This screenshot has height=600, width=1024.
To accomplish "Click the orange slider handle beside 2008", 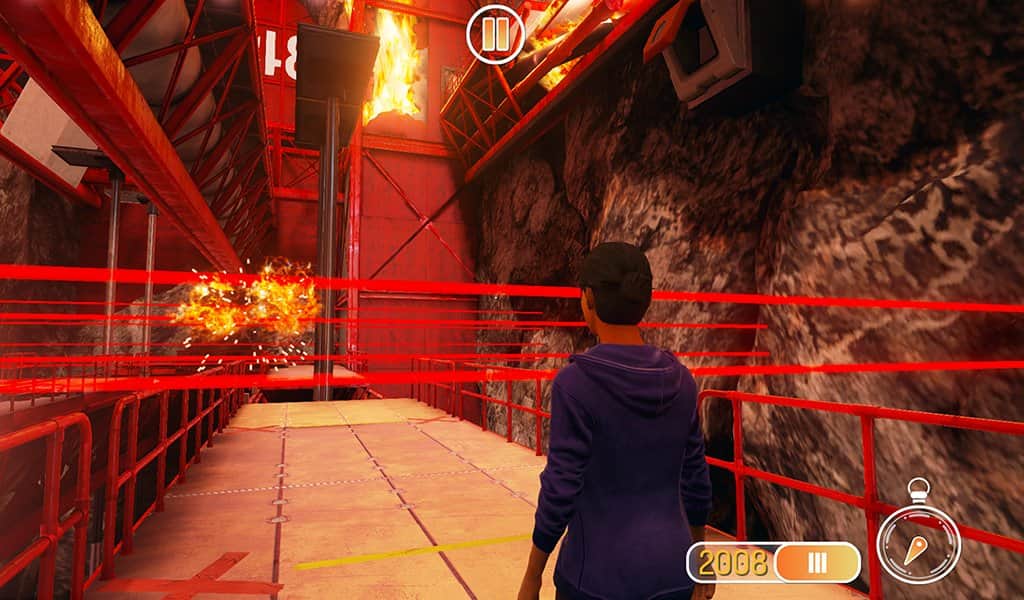I will coord(817,563).
